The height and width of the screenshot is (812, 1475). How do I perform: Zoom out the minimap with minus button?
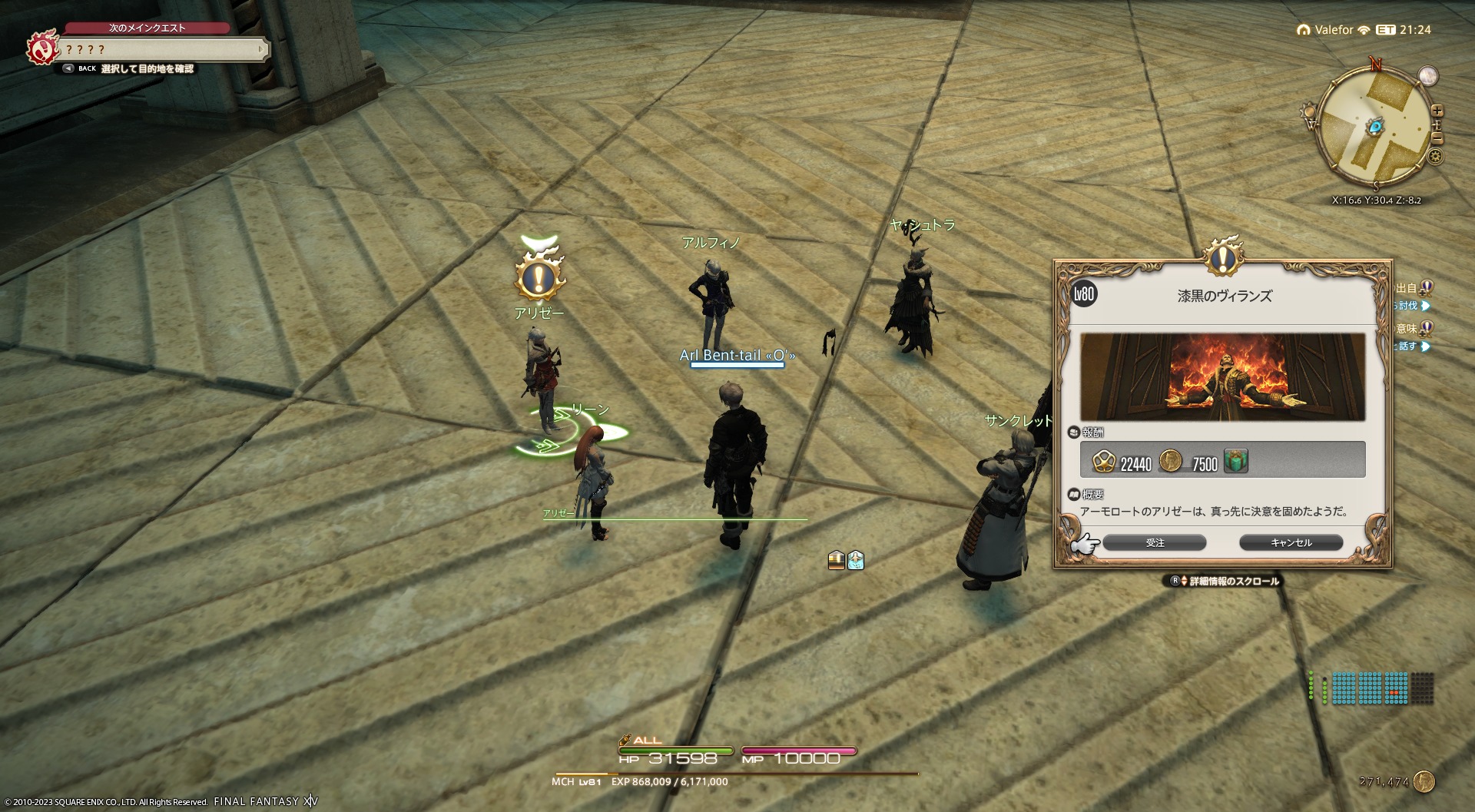pos(1437,138)
